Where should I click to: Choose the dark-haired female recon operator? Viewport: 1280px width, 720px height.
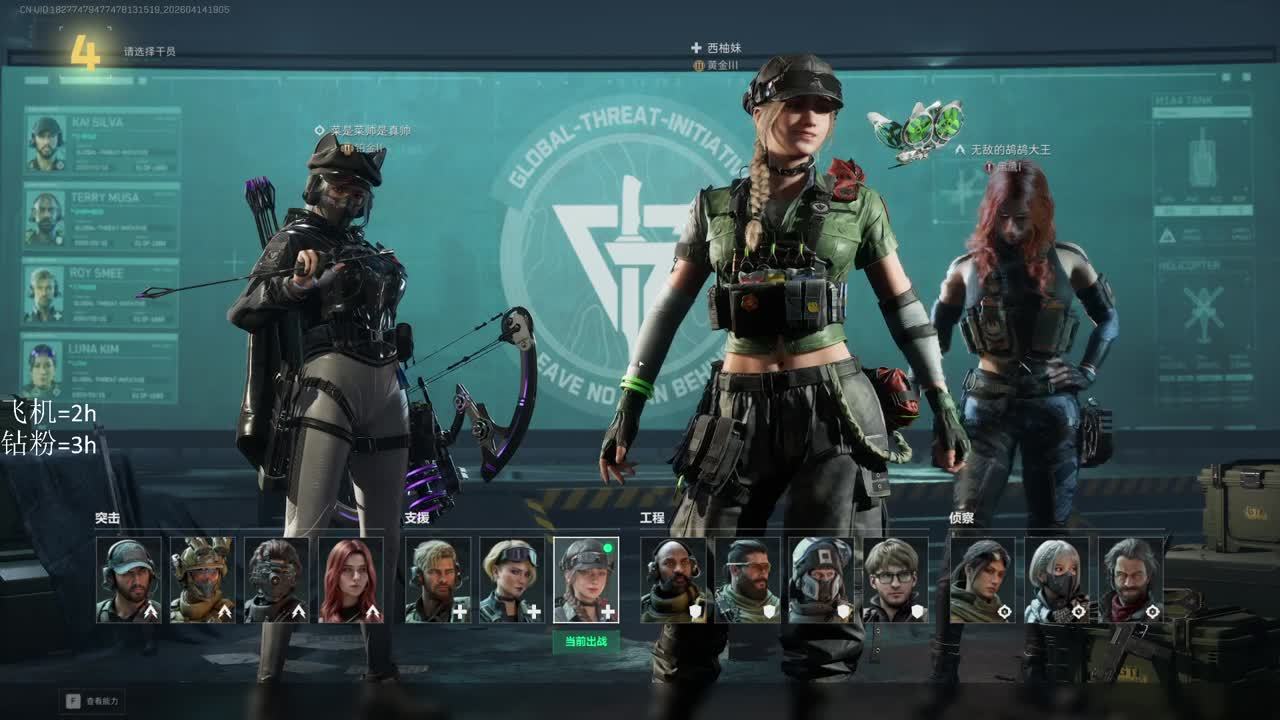tap(982, 580)
